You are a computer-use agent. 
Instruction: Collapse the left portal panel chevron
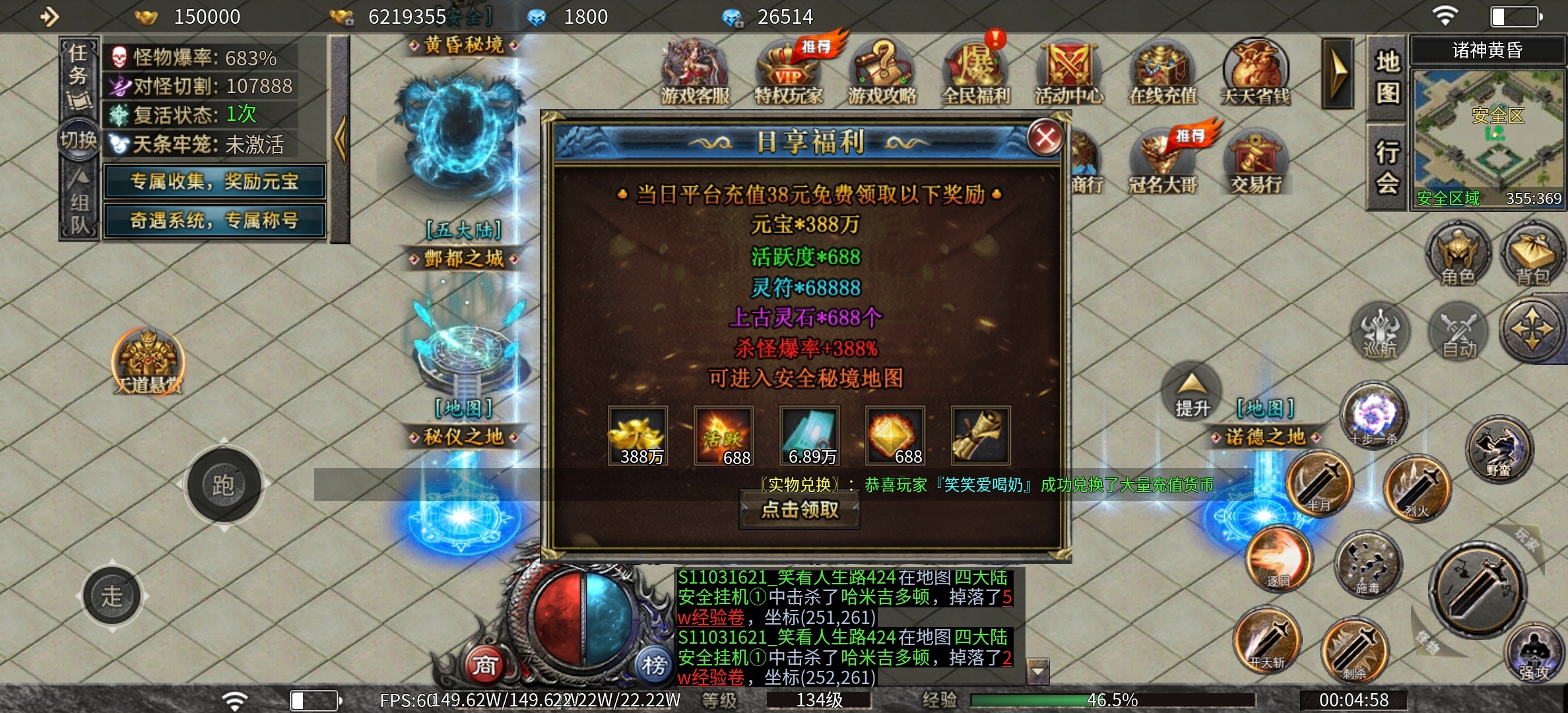coord(341,139)
